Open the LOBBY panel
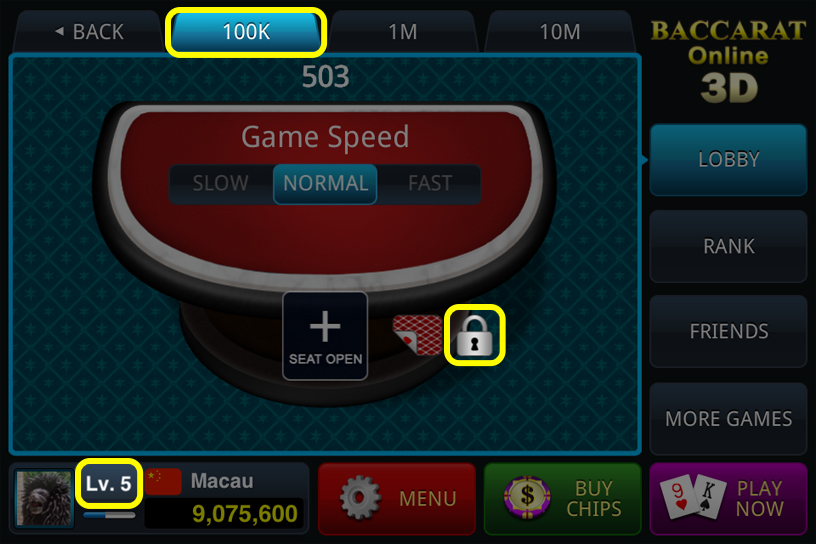Screen dimensions: 816x544 pos(728,160)
